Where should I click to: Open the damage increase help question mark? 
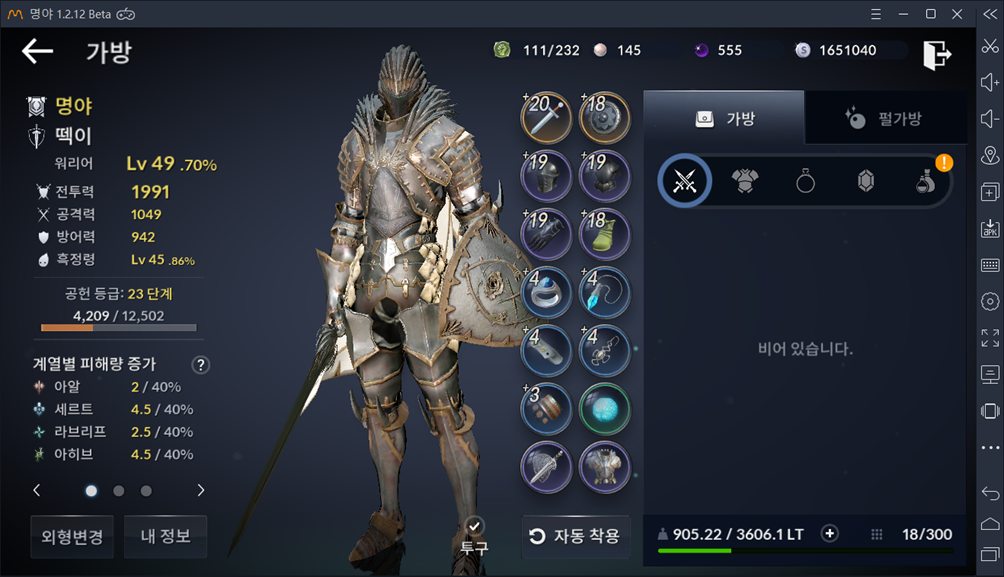(x=200, y=365)
